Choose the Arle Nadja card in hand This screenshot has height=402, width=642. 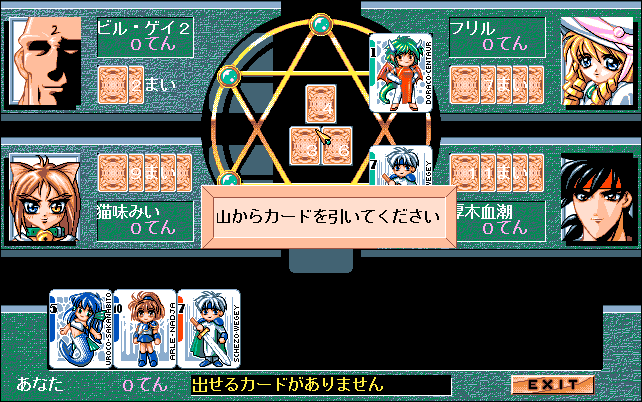coord(146,327)
